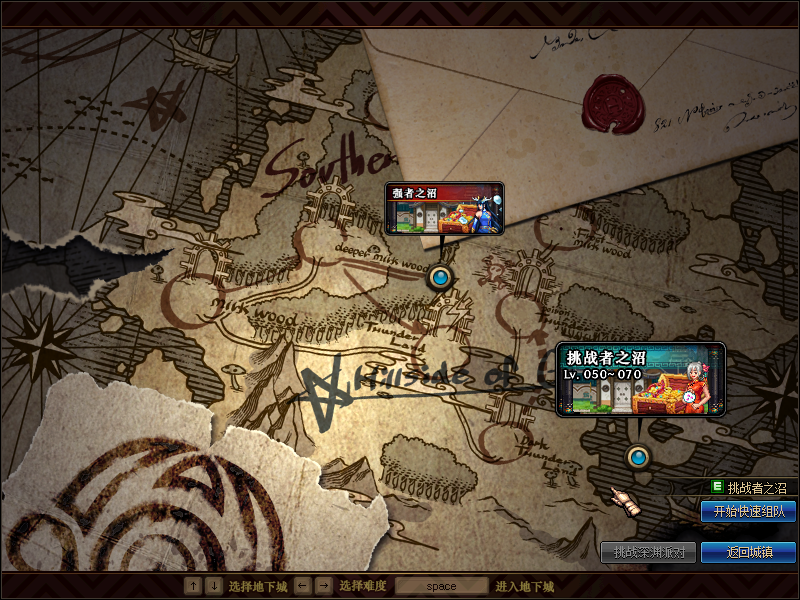This screenshot has height=600, width=800.
Task: Click the blue map node under 强者之沼
Action: coord(439,277)
